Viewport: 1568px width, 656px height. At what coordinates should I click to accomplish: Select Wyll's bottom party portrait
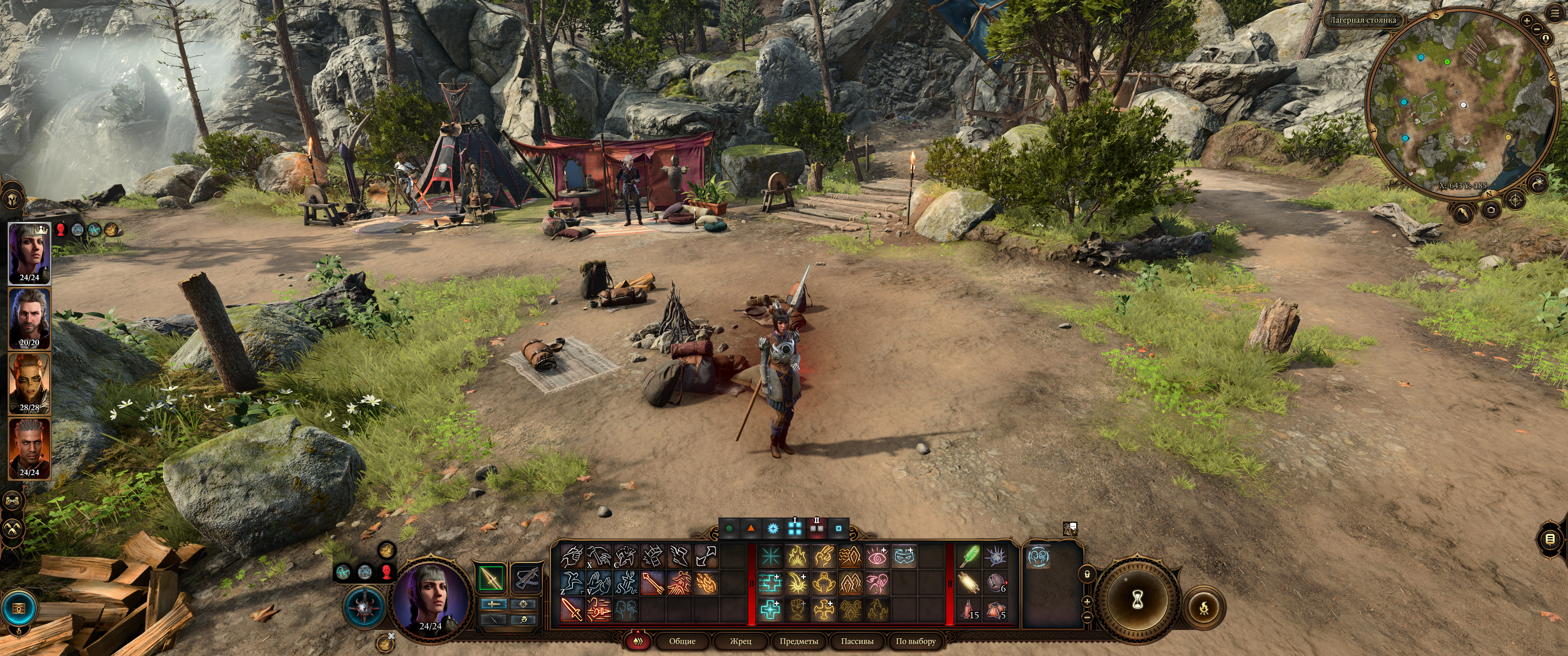pos(29,448)
